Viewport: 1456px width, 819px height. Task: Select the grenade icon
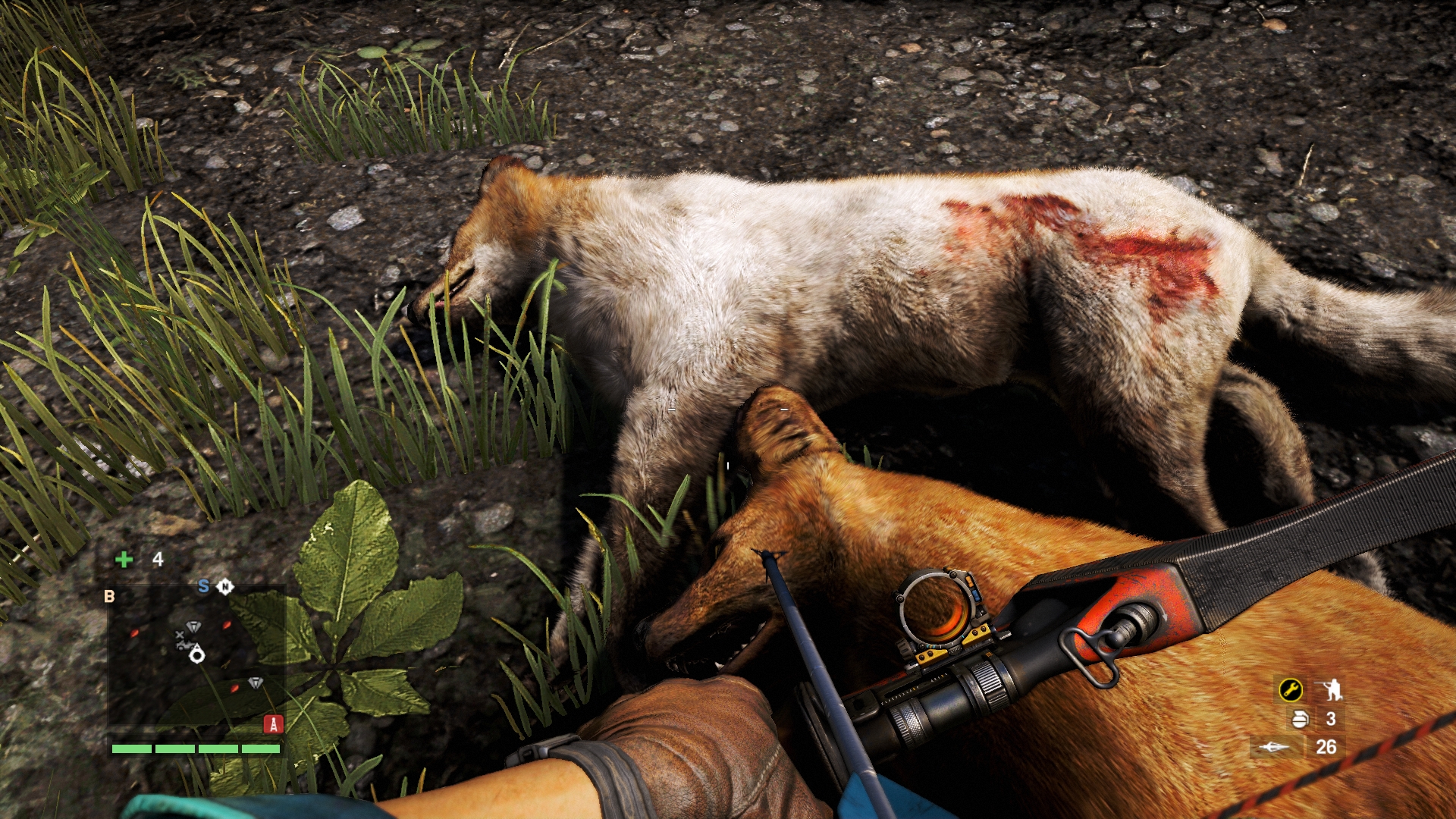(x=1300, y=718)
